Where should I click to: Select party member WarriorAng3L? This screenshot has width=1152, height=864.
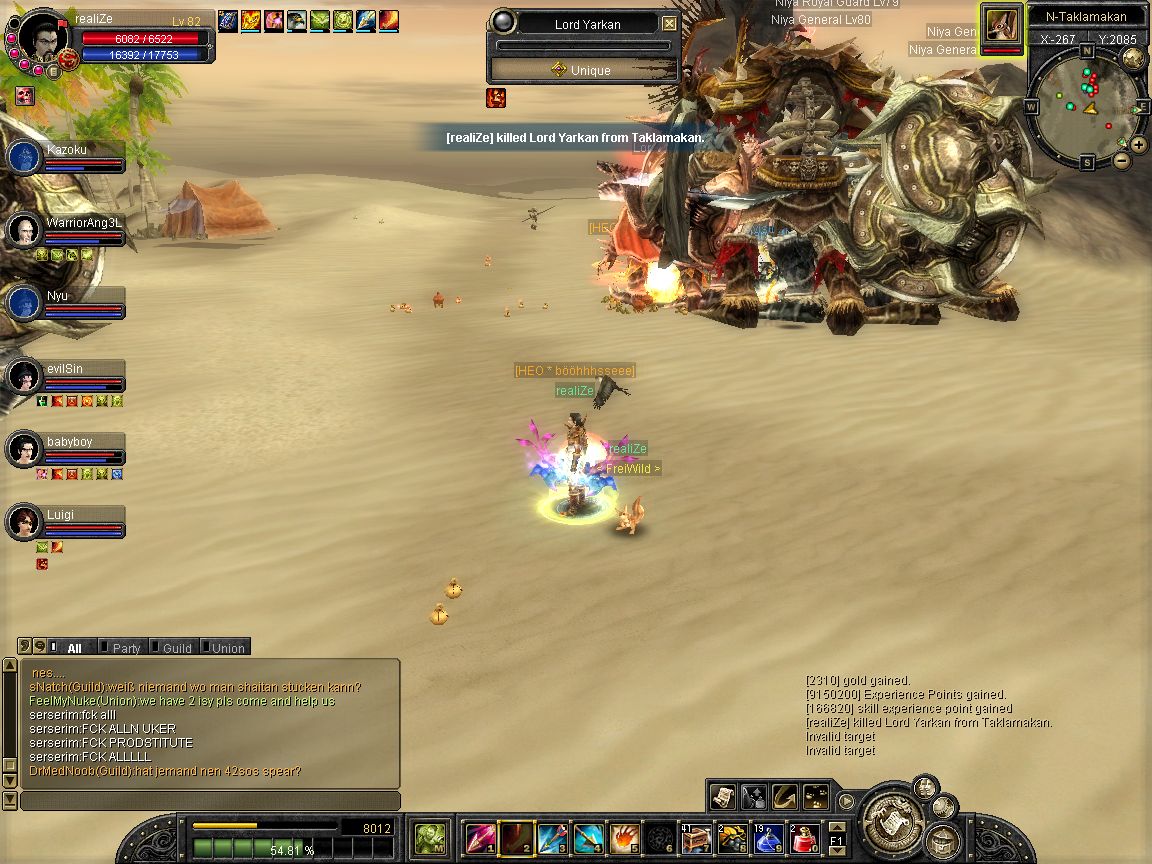click(x=24, y=230)
